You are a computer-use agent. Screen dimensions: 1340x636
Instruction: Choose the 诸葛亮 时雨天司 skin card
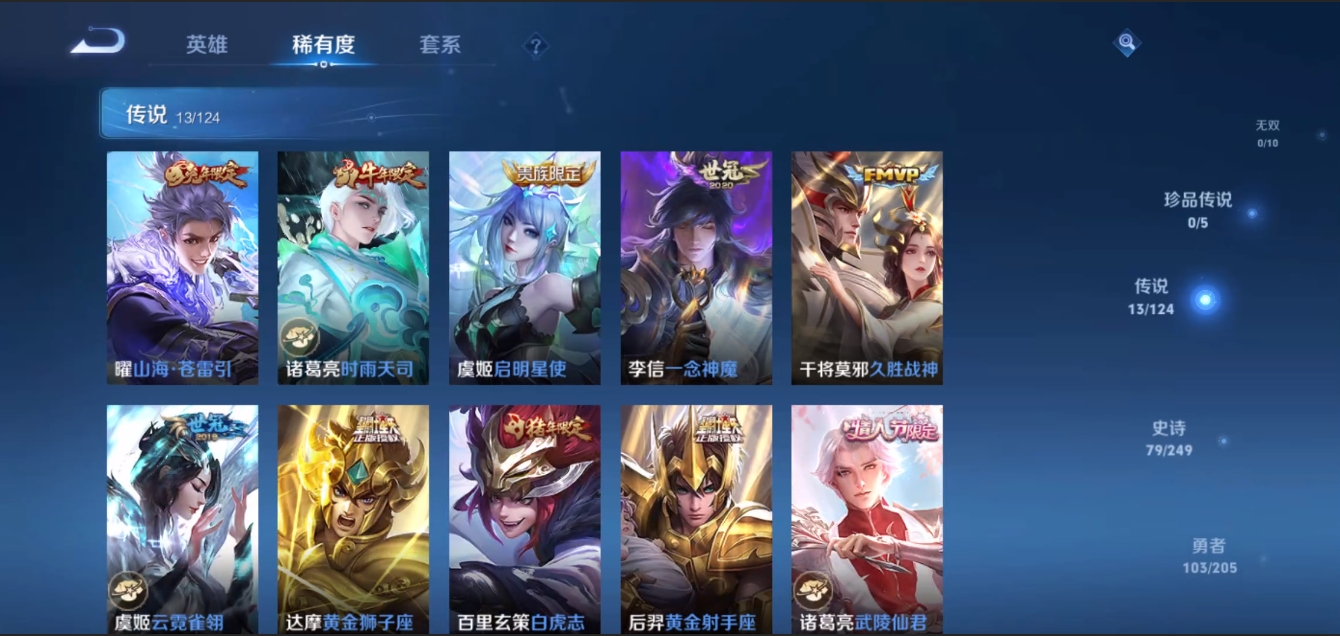click(353, 267)
